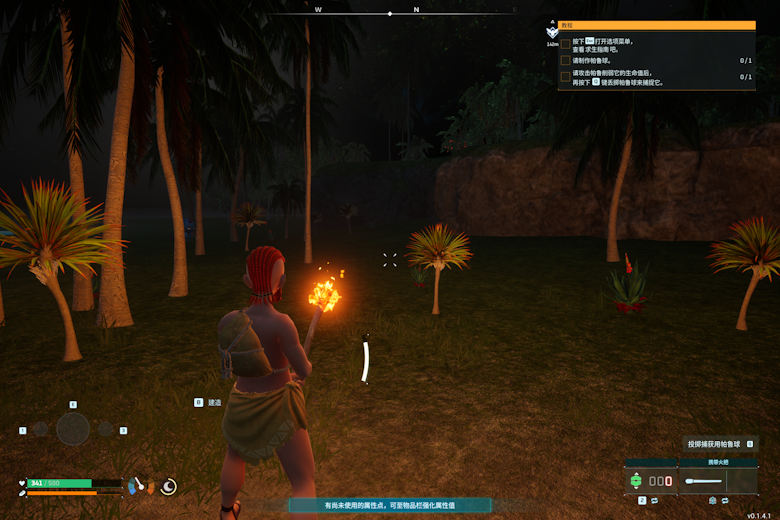Click the checkbox for making a Pal Sphere

click(x=566, y=60)
